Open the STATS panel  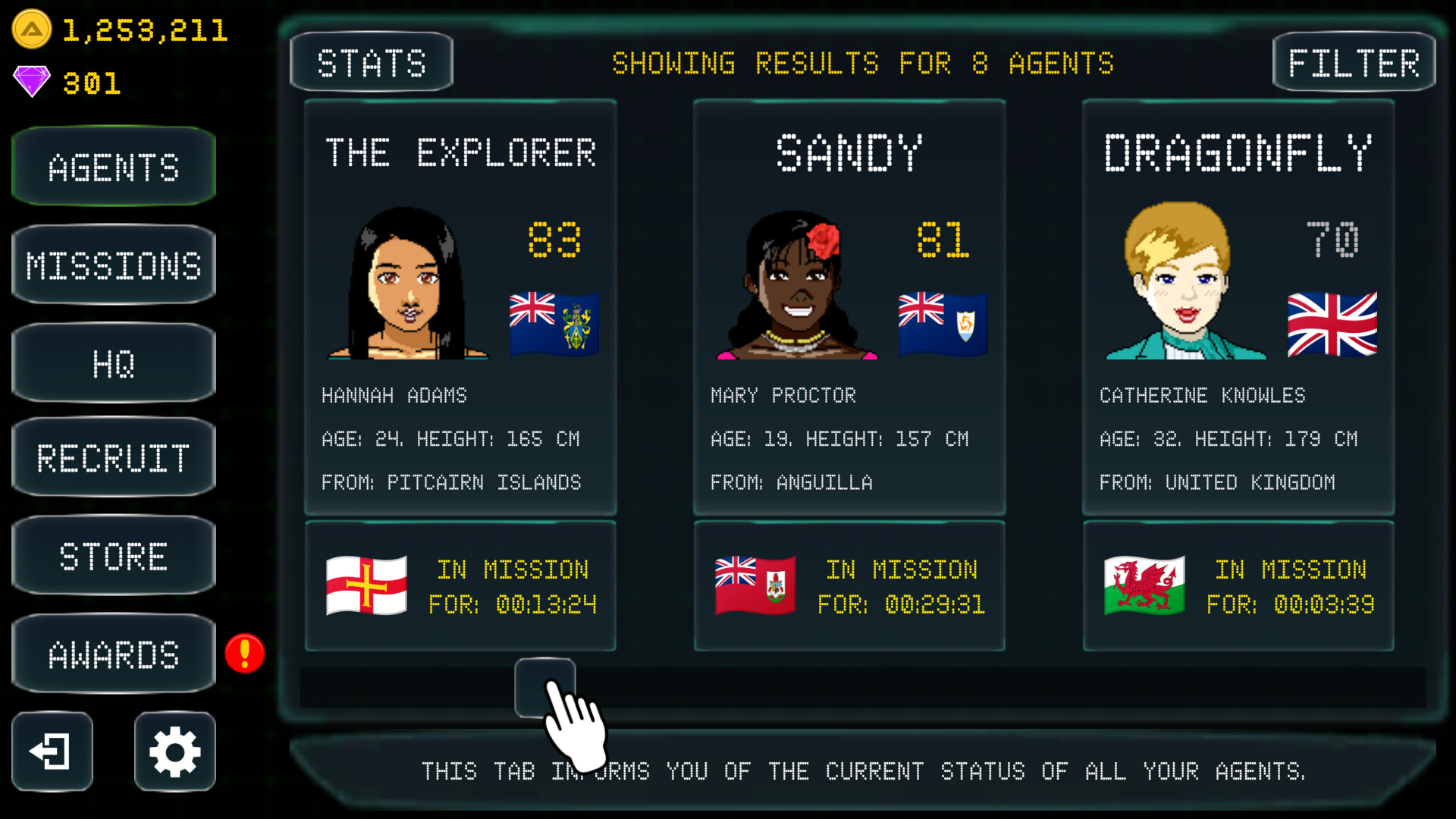(371, 61)
